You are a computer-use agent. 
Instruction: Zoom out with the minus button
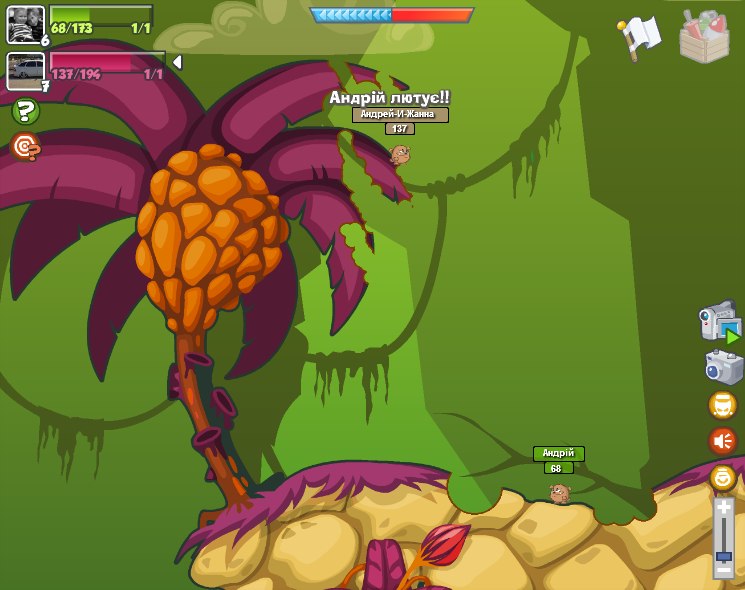[723, 569]
